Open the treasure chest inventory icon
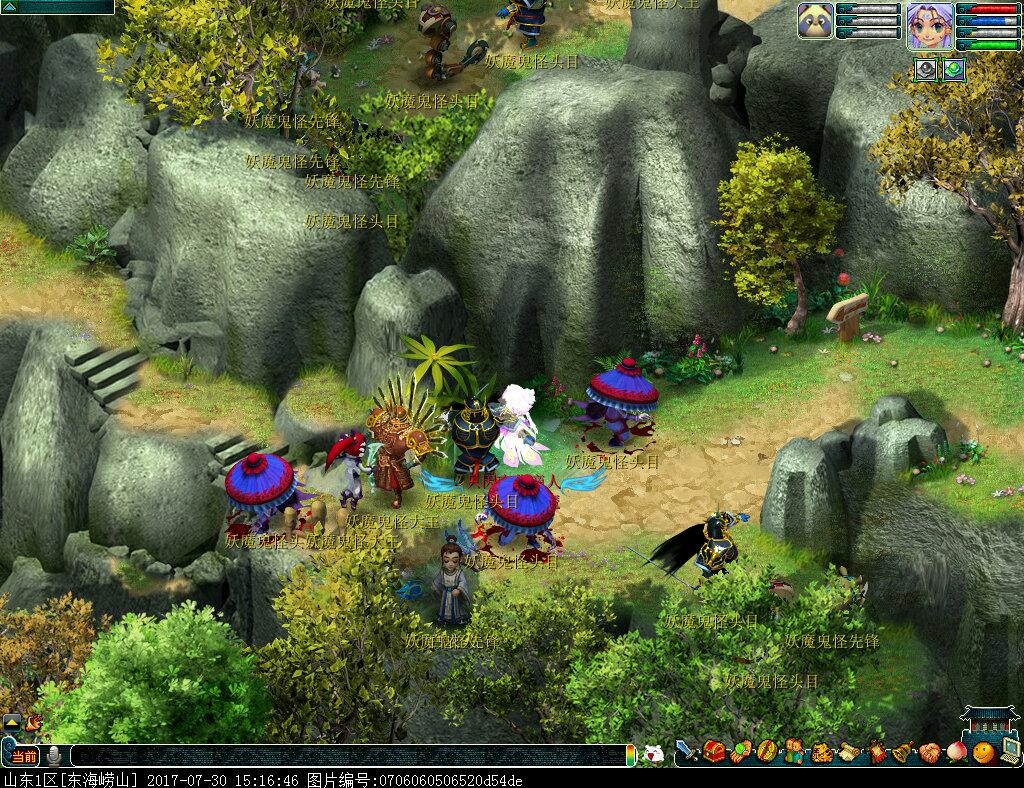Image resolution: width=1024 pixels, height=788 pixels. click(714, 751)
